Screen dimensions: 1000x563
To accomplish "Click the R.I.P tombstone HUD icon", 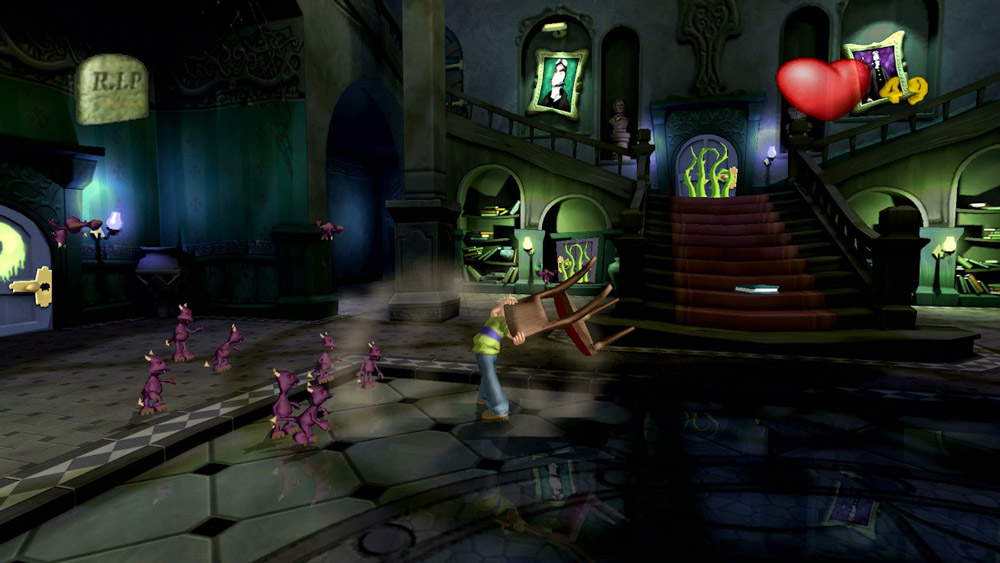I will [x=112, y=88].
